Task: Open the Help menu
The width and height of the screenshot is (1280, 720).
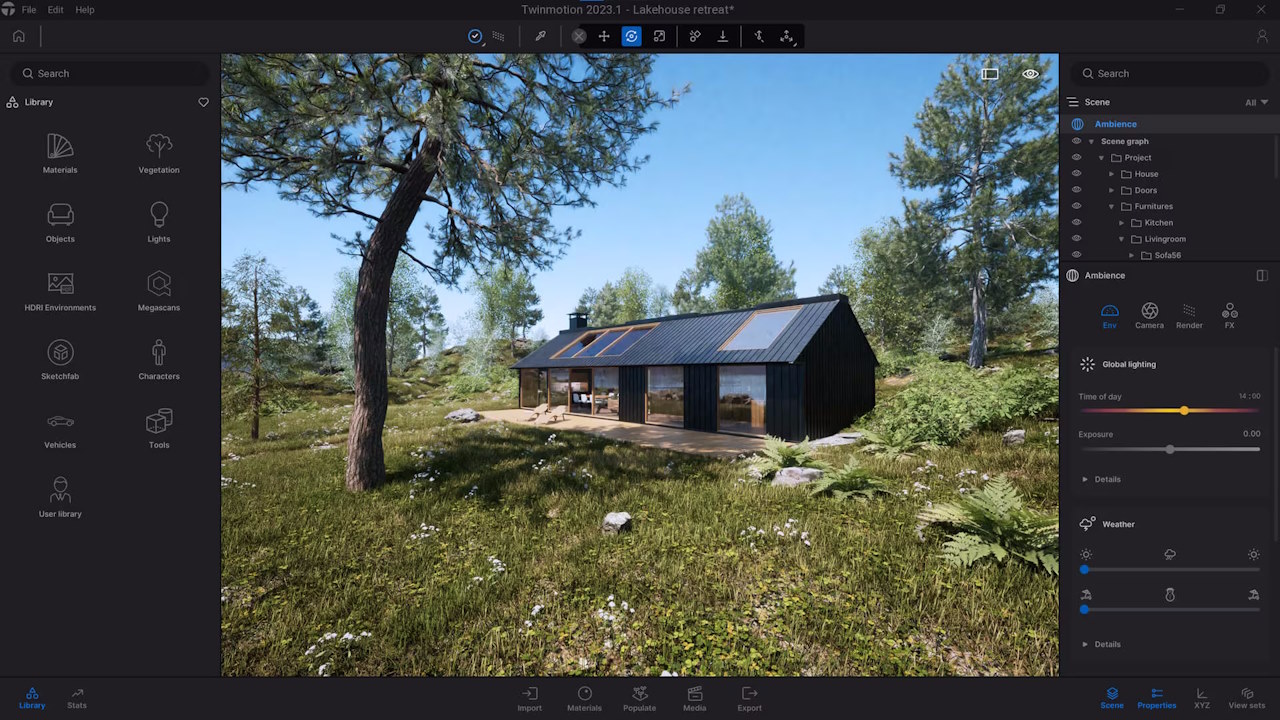Action: (x=85, y=10)
